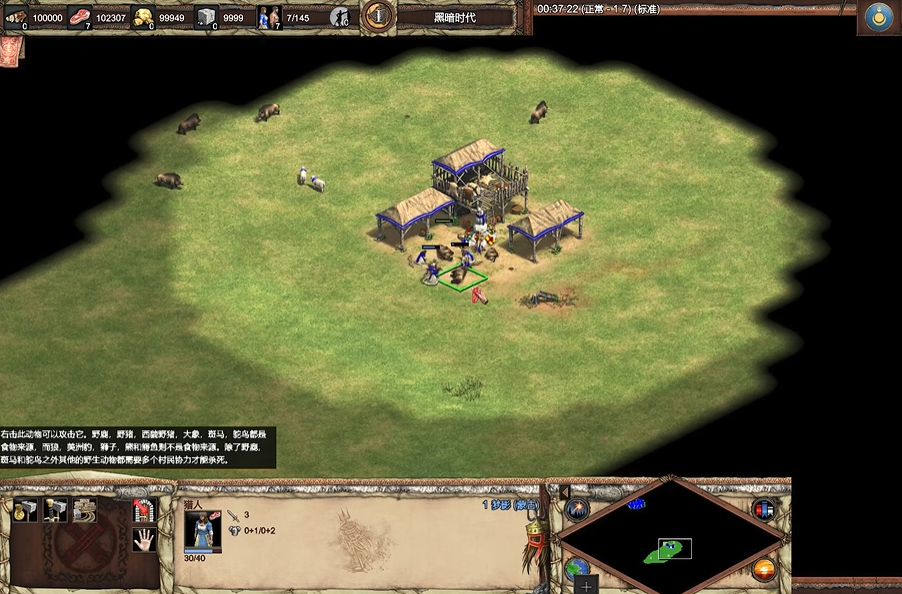This screenshot has width=902, height=594.
Task: Select idle villagers using the top-bar icon
Action: 340,16
